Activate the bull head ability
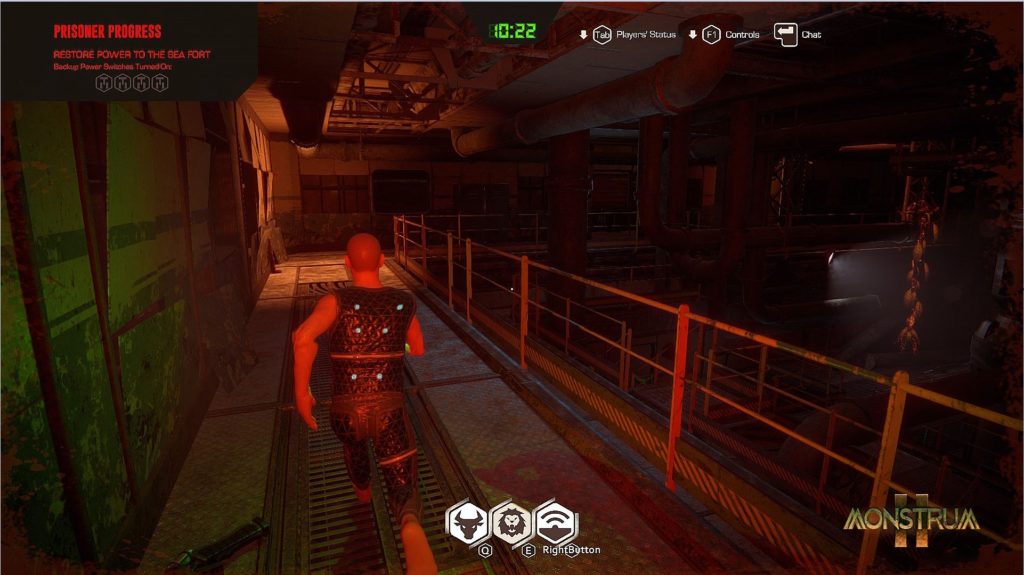Viewport: 1024px width, 575px height. click(467, 521)
